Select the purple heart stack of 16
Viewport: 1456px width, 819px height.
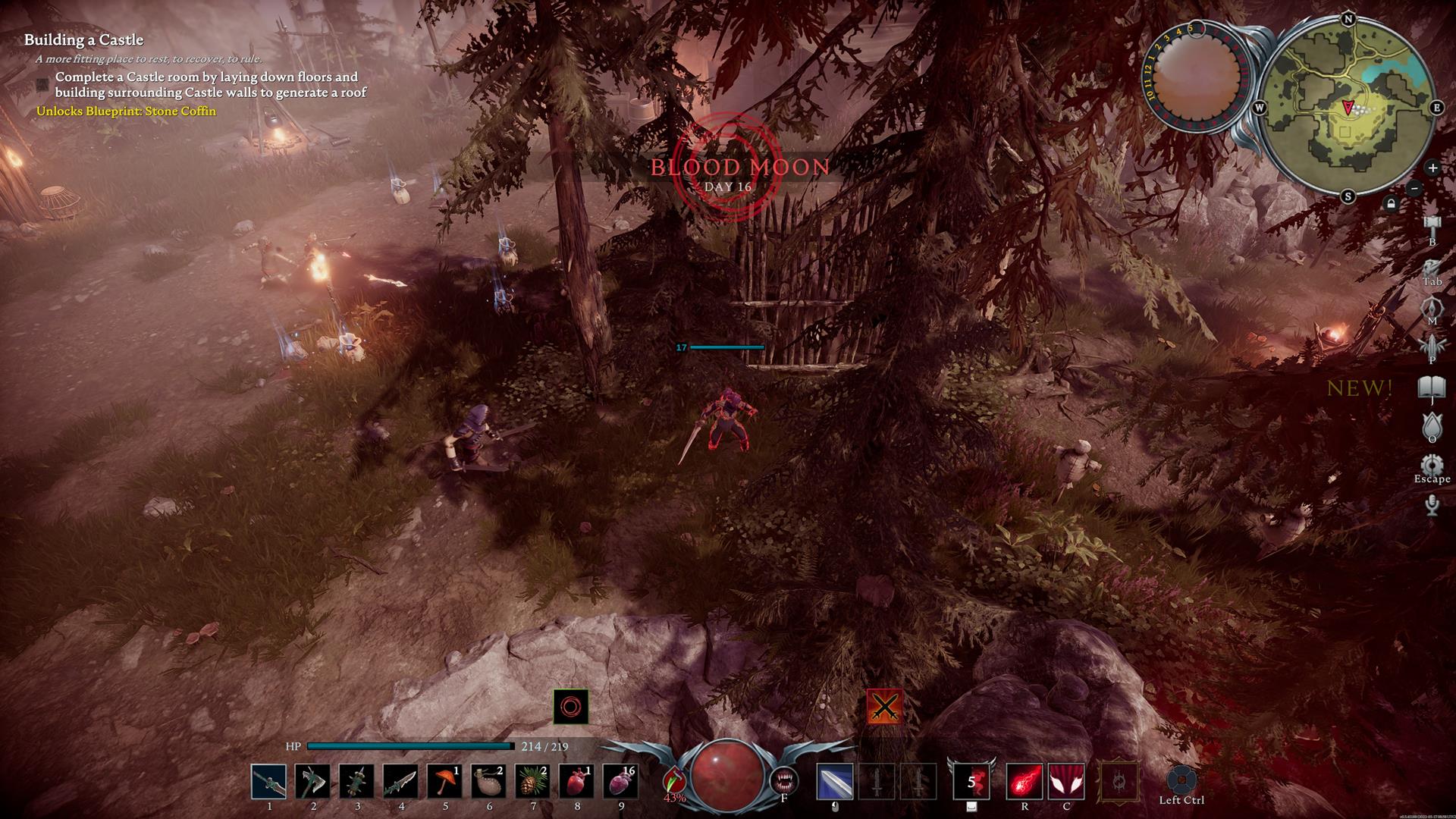[x=620, y=782]
